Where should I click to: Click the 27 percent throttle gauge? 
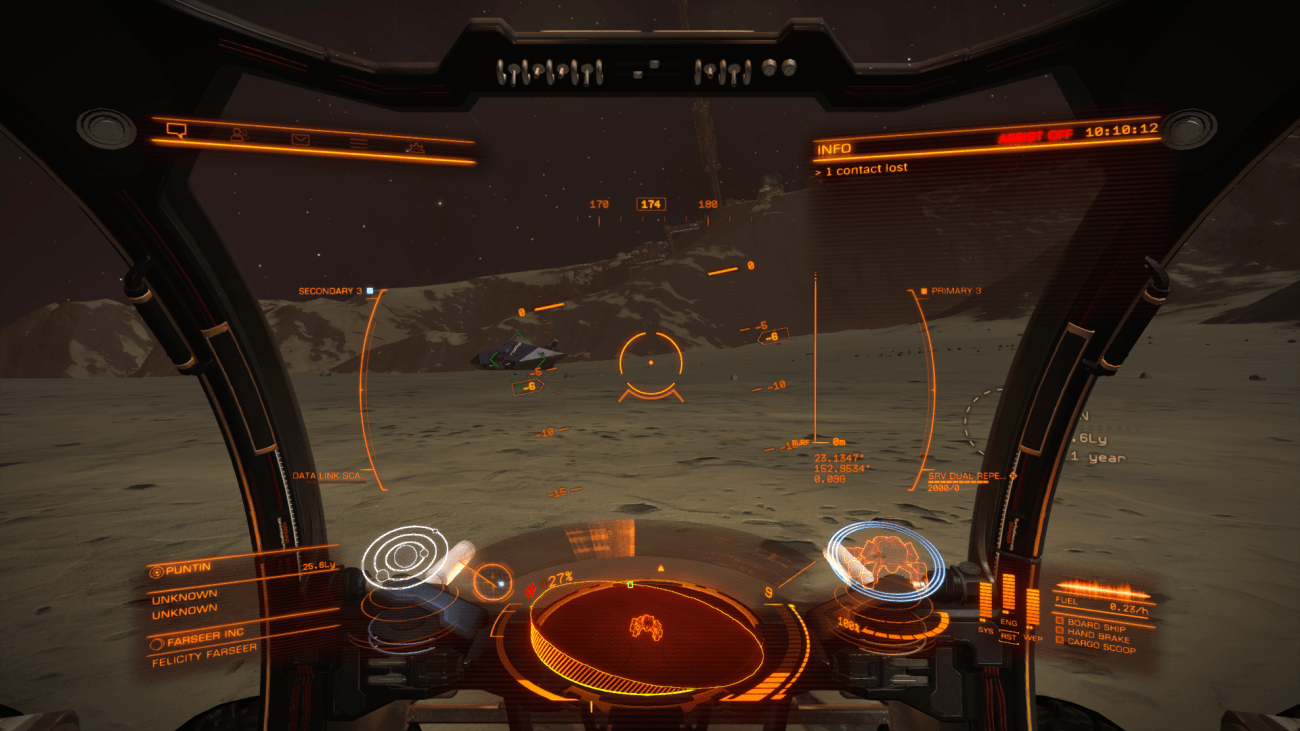(x=558, y=577)
